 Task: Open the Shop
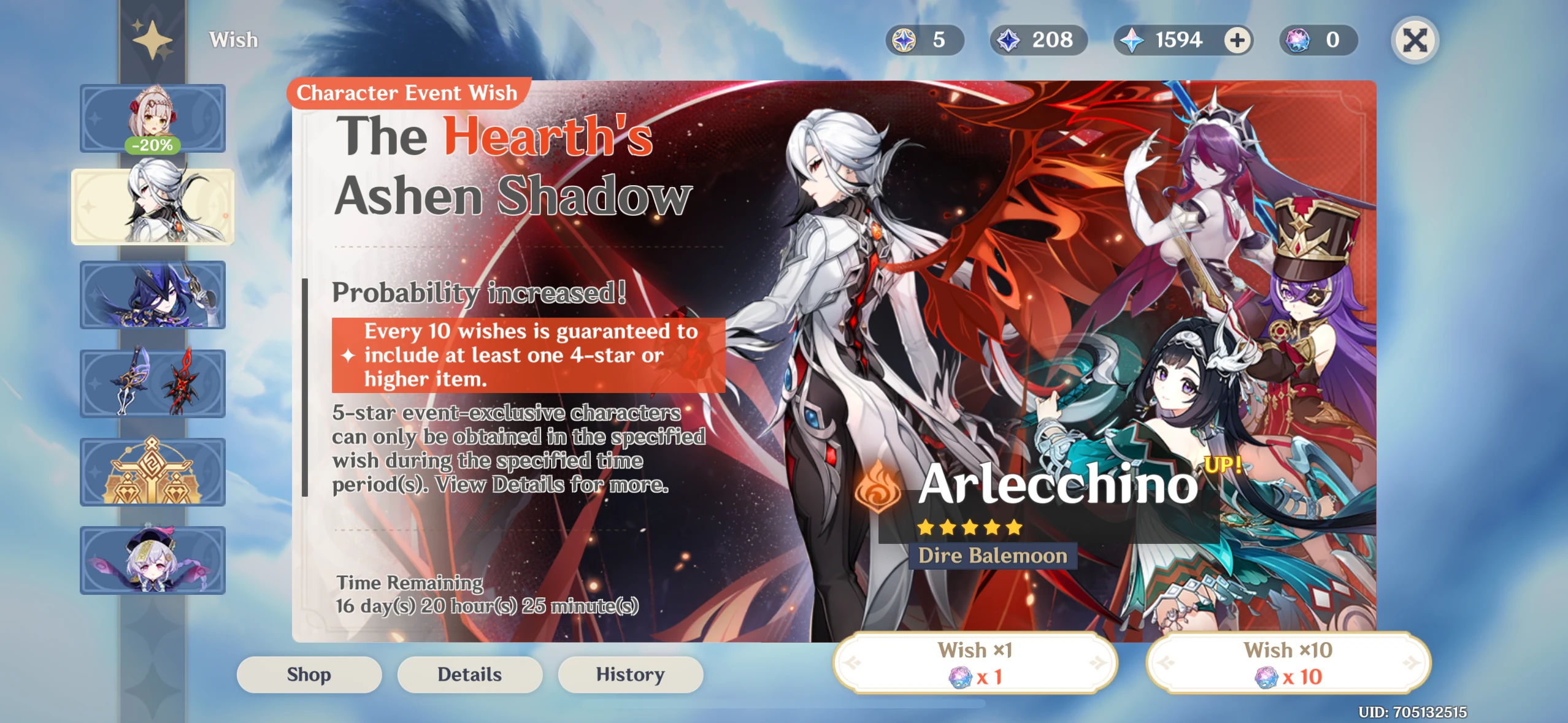(309, 674)
